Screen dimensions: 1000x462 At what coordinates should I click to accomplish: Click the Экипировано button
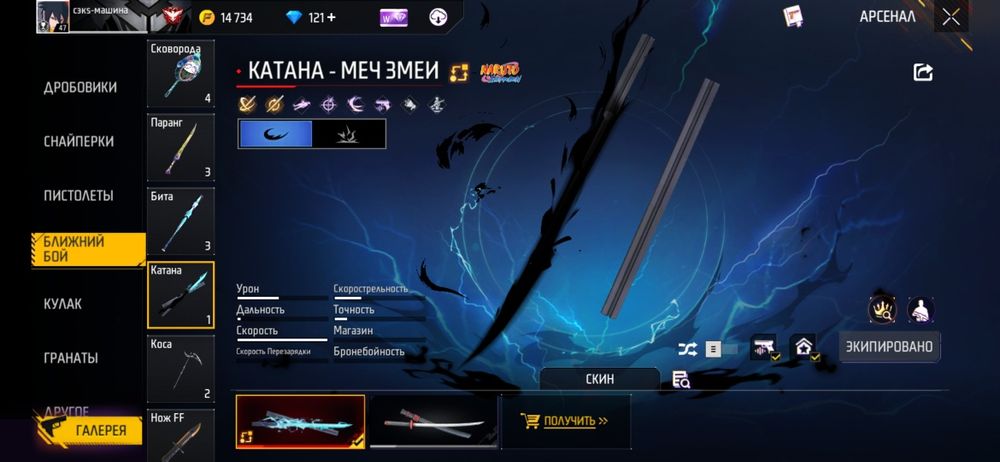tap(889, 347)
